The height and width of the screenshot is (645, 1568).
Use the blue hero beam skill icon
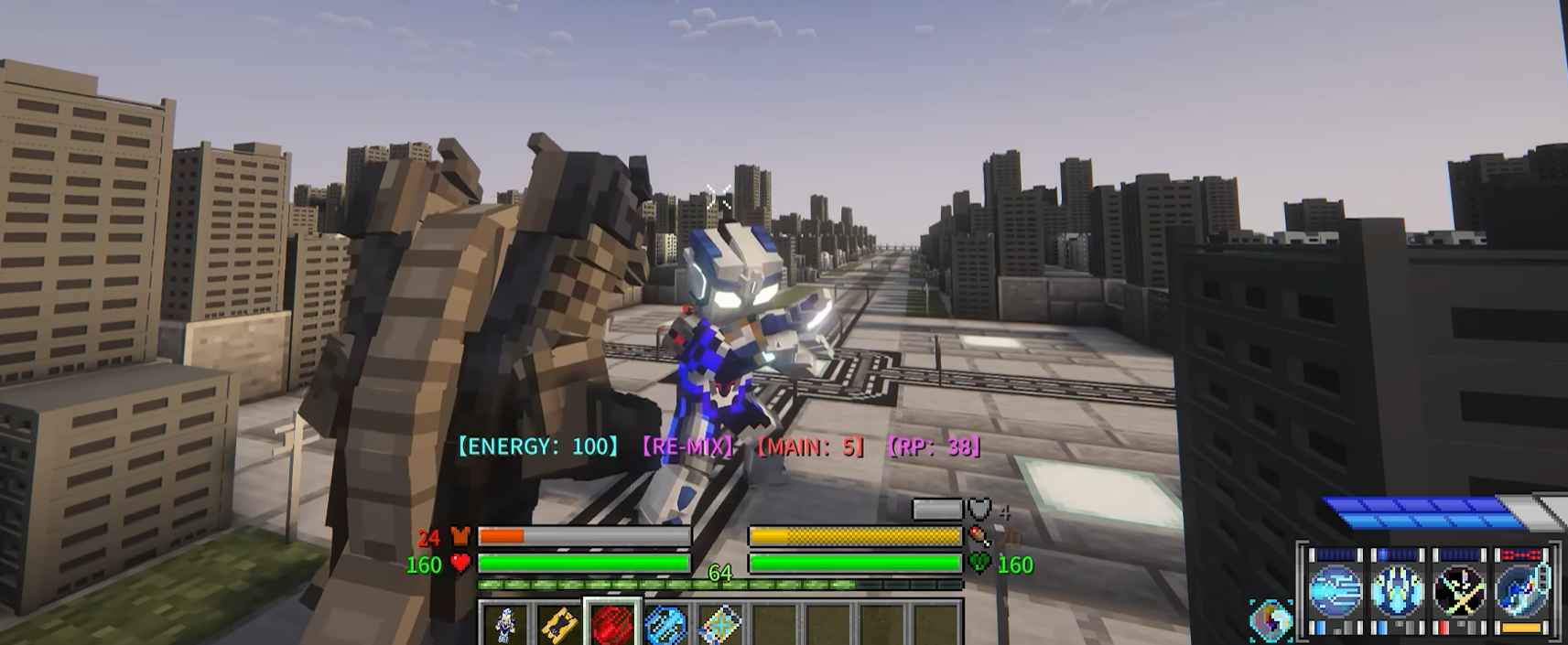click(1521, 588)
